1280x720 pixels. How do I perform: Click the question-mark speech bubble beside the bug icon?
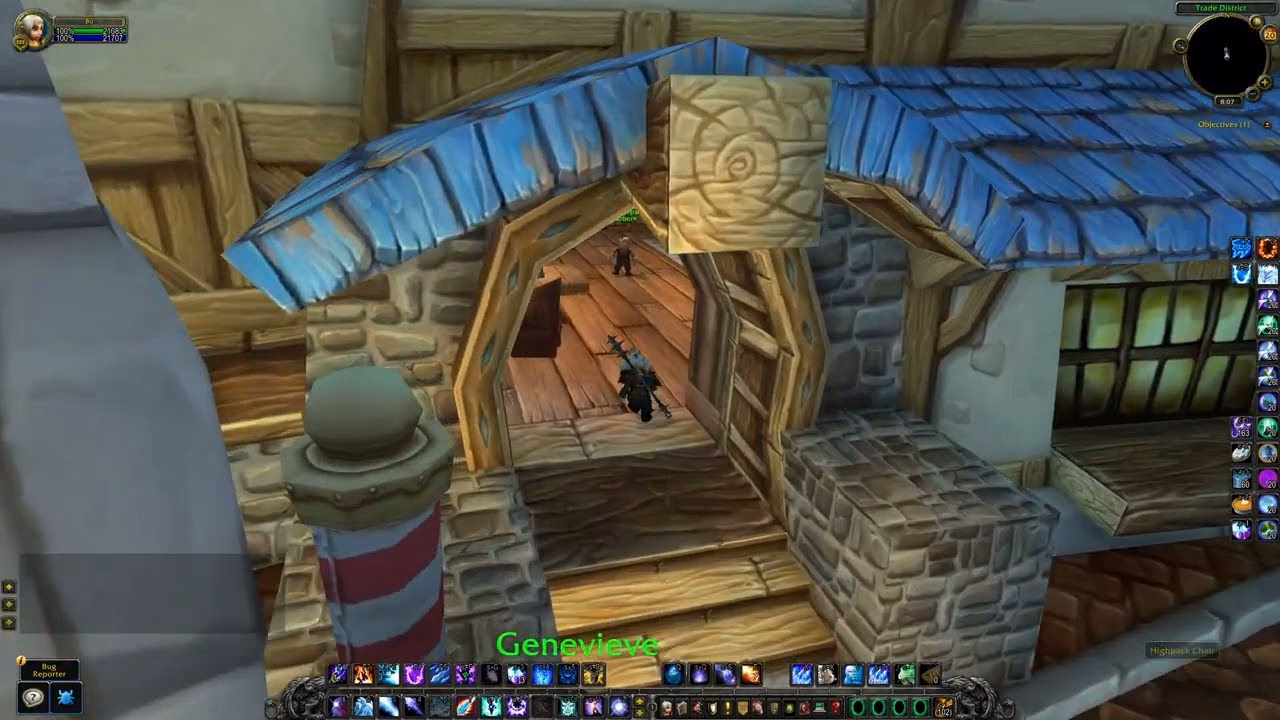(x=33, y=696)
